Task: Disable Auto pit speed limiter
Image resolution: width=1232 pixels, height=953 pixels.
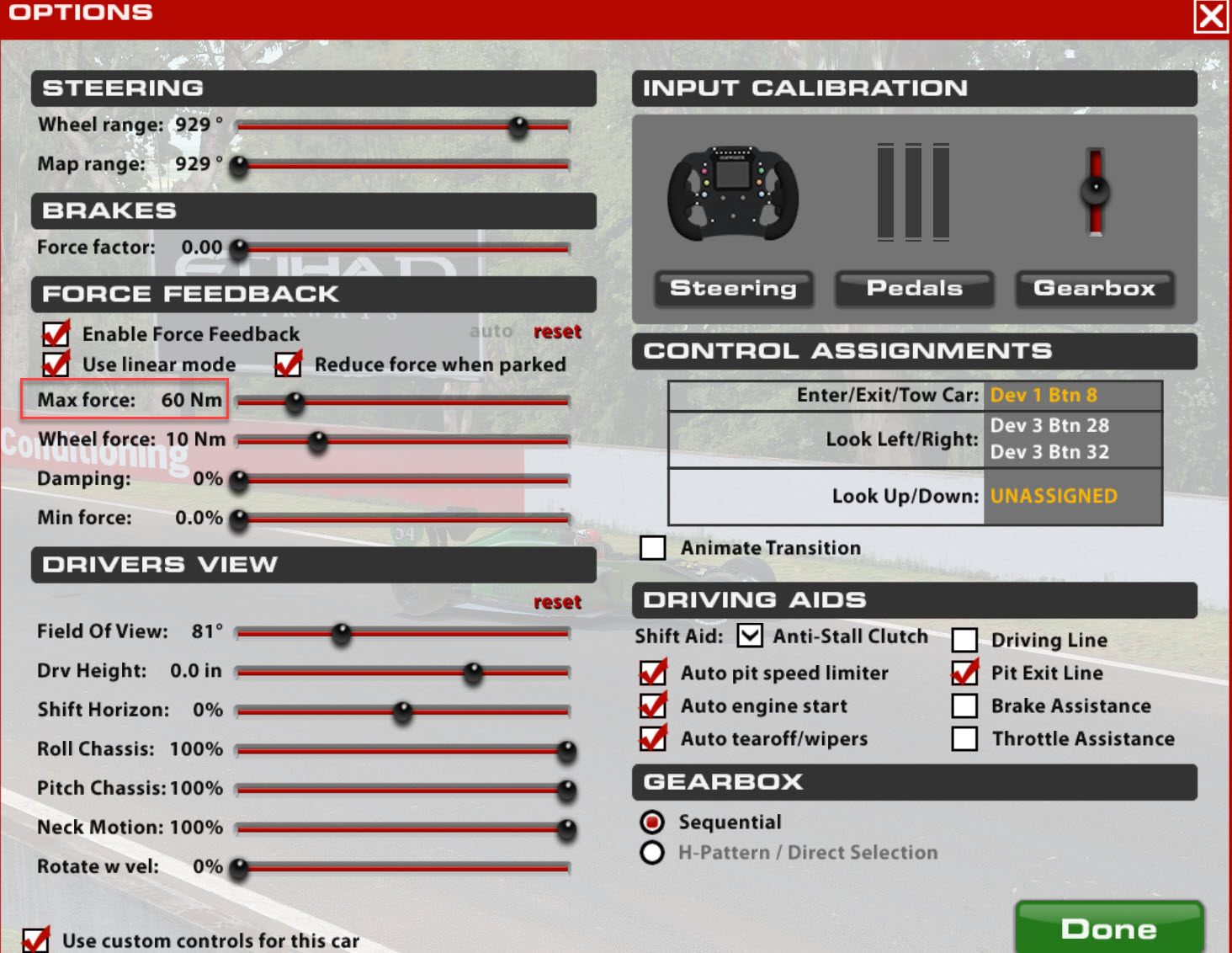Action: tap(652, 673)
